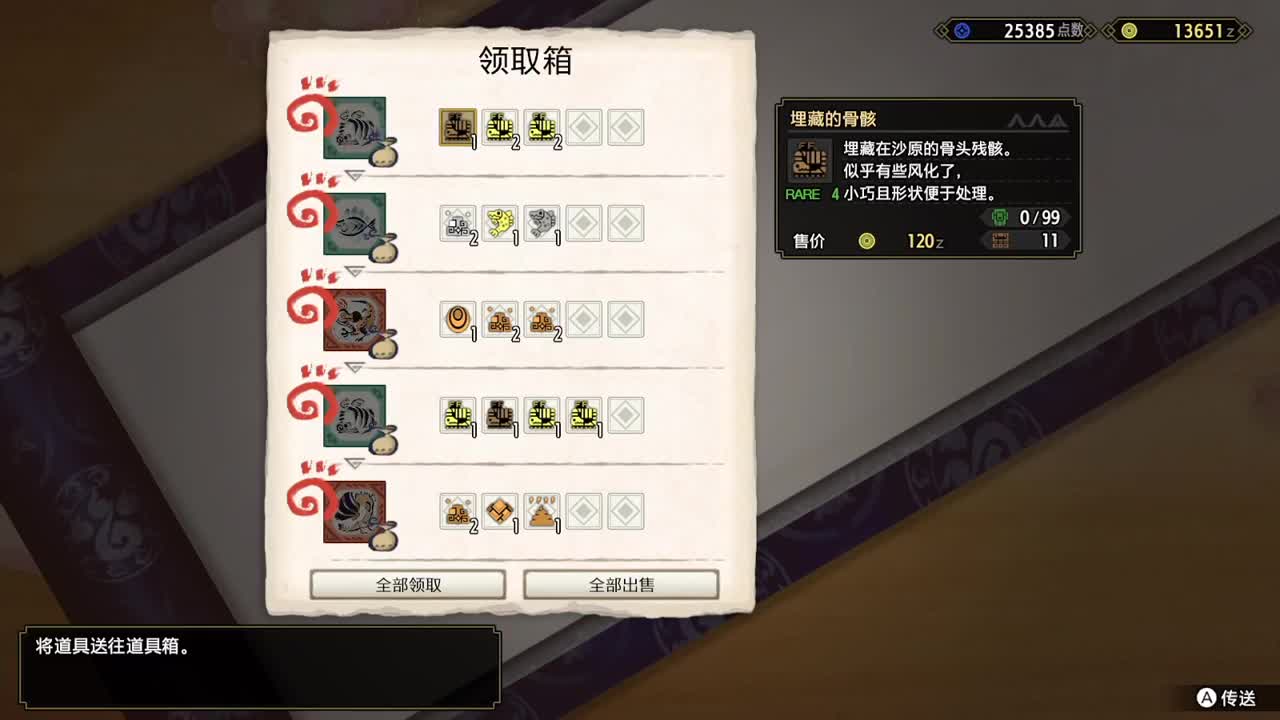Screen dimensions: 1280x720
Task: Select the gray fish item icon
Action: (542, 223)
